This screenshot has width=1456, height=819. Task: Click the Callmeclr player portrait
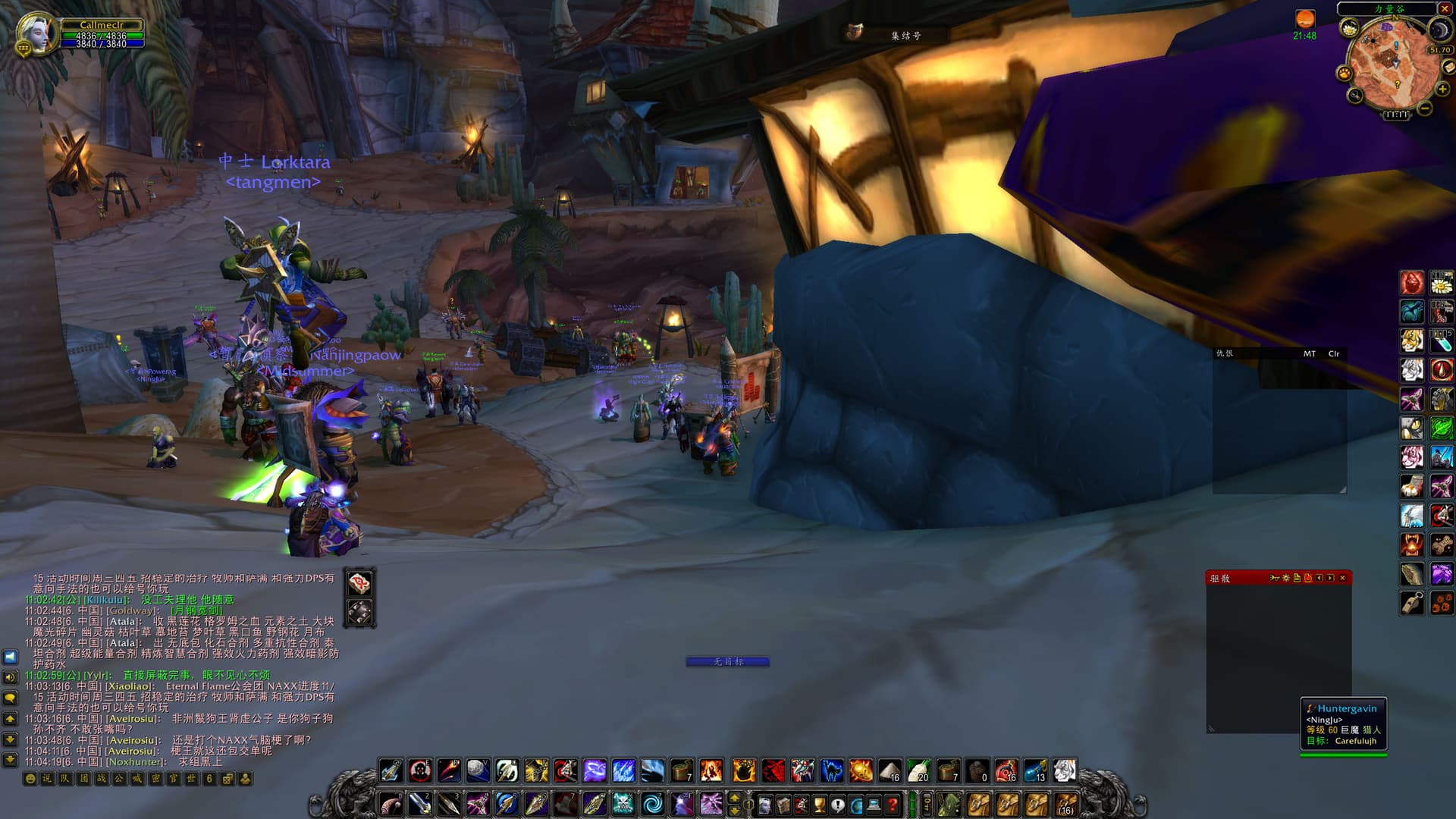pos(36,33)
